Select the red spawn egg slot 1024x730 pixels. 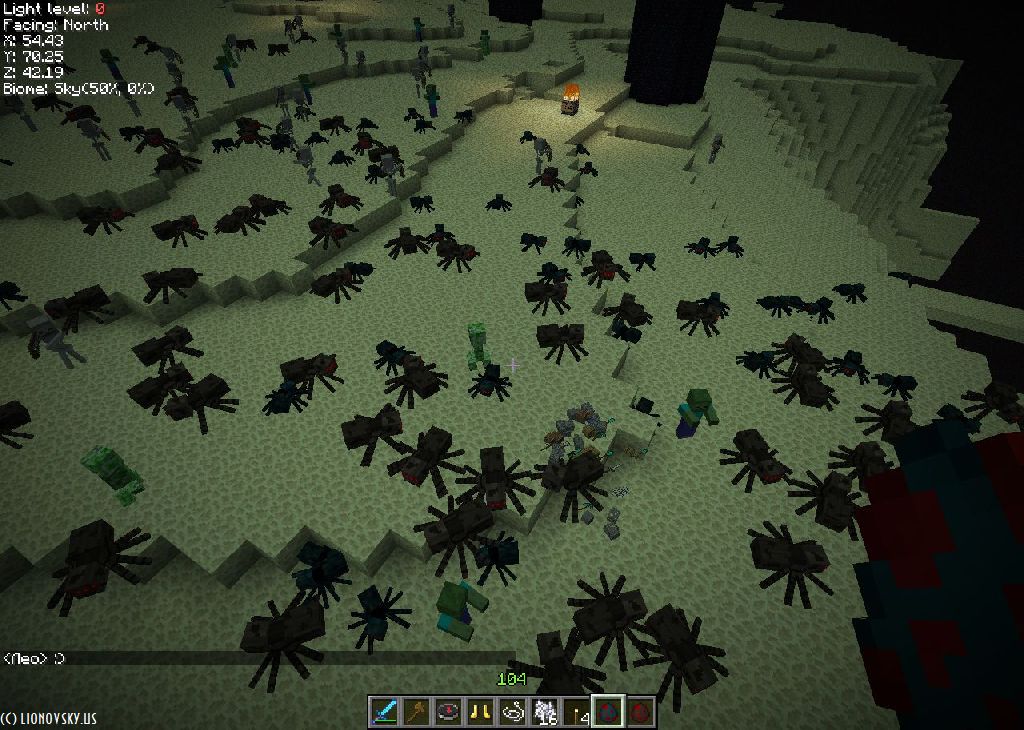641,711
